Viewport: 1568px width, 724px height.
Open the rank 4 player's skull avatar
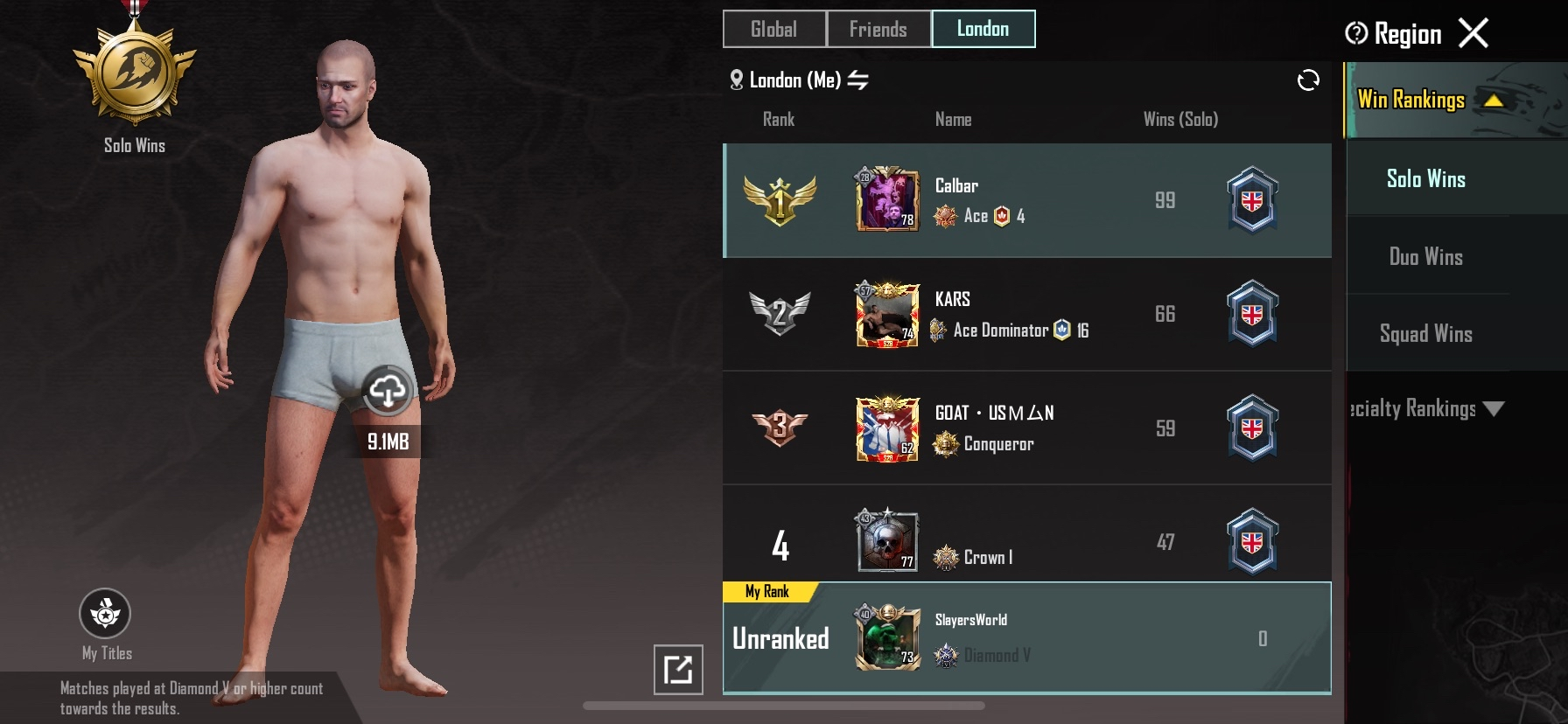point(887,541)
